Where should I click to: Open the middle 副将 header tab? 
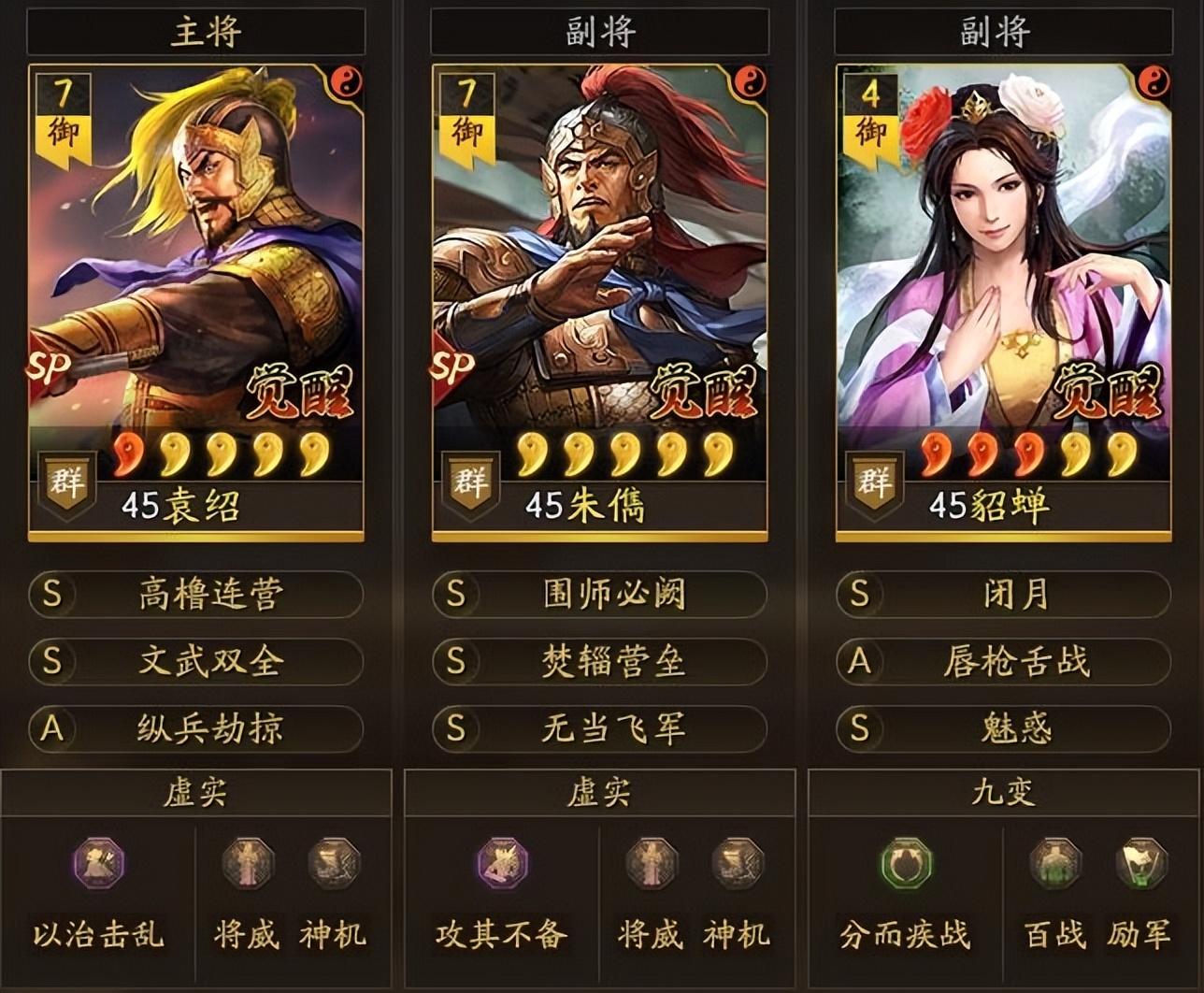[602, 29]
